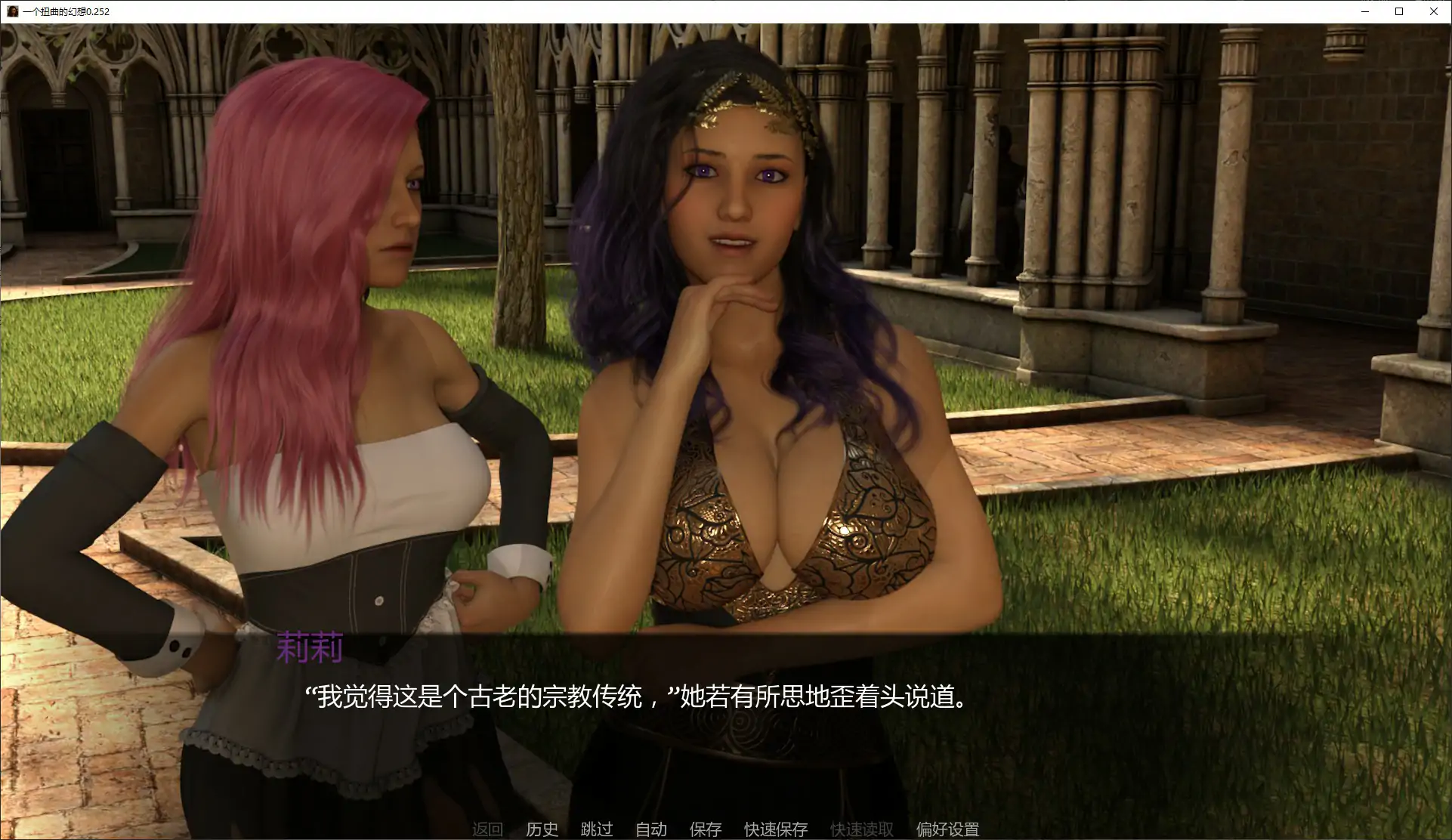Close the 一个扭曲的幻想 window
Screen dimensions: 1452x840
tap(1433, 11)
